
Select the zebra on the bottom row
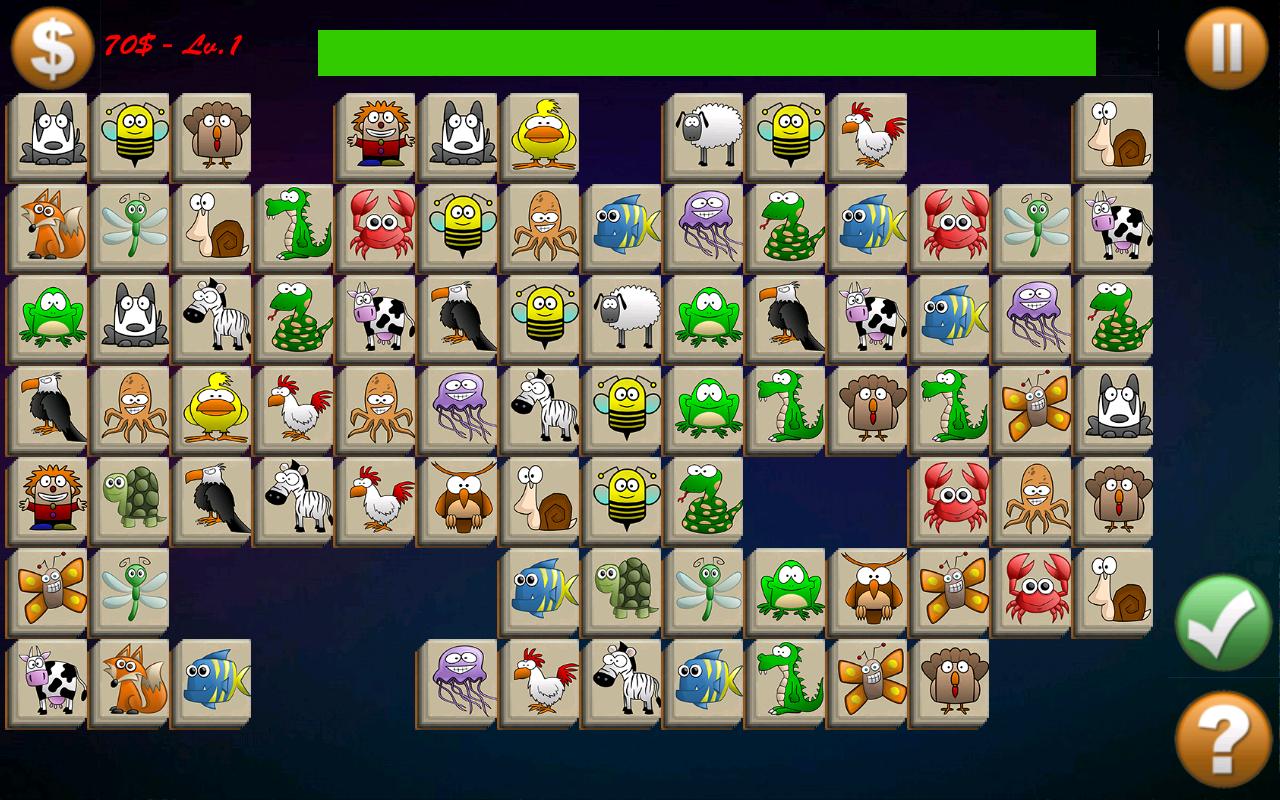tap(621, 680)
